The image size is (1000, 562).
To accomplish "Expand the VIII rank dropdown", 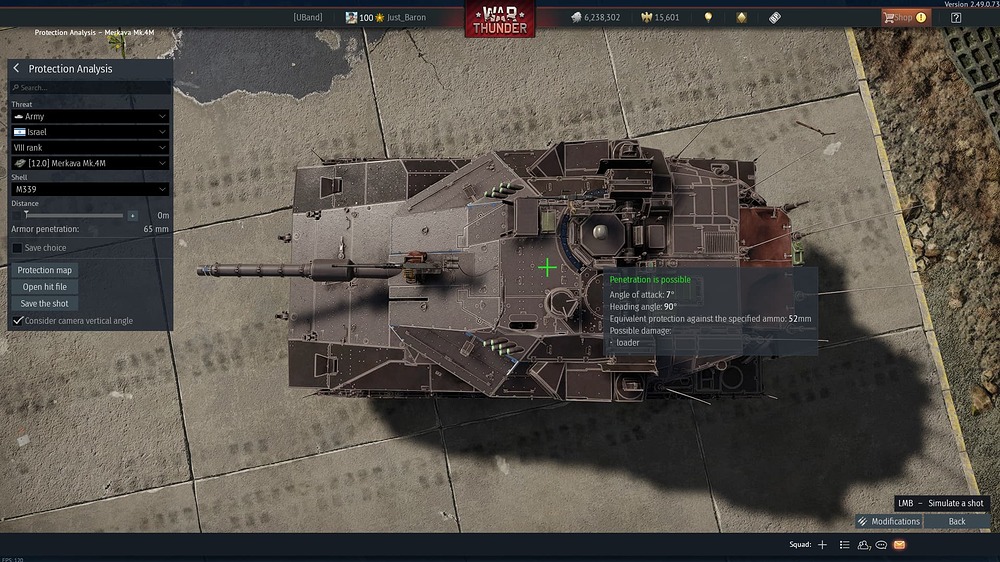I will [90, 147].
